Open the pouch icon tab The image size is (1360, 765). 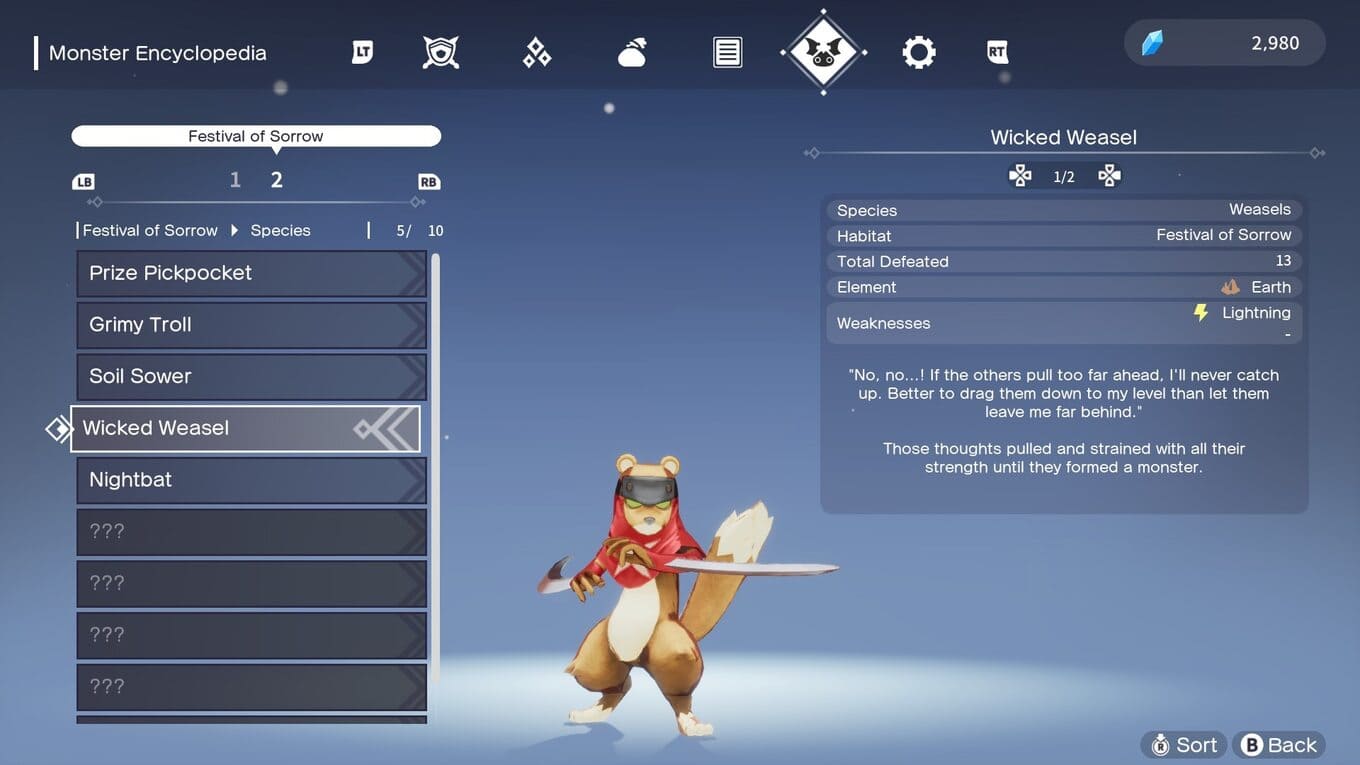pos(632,52)
